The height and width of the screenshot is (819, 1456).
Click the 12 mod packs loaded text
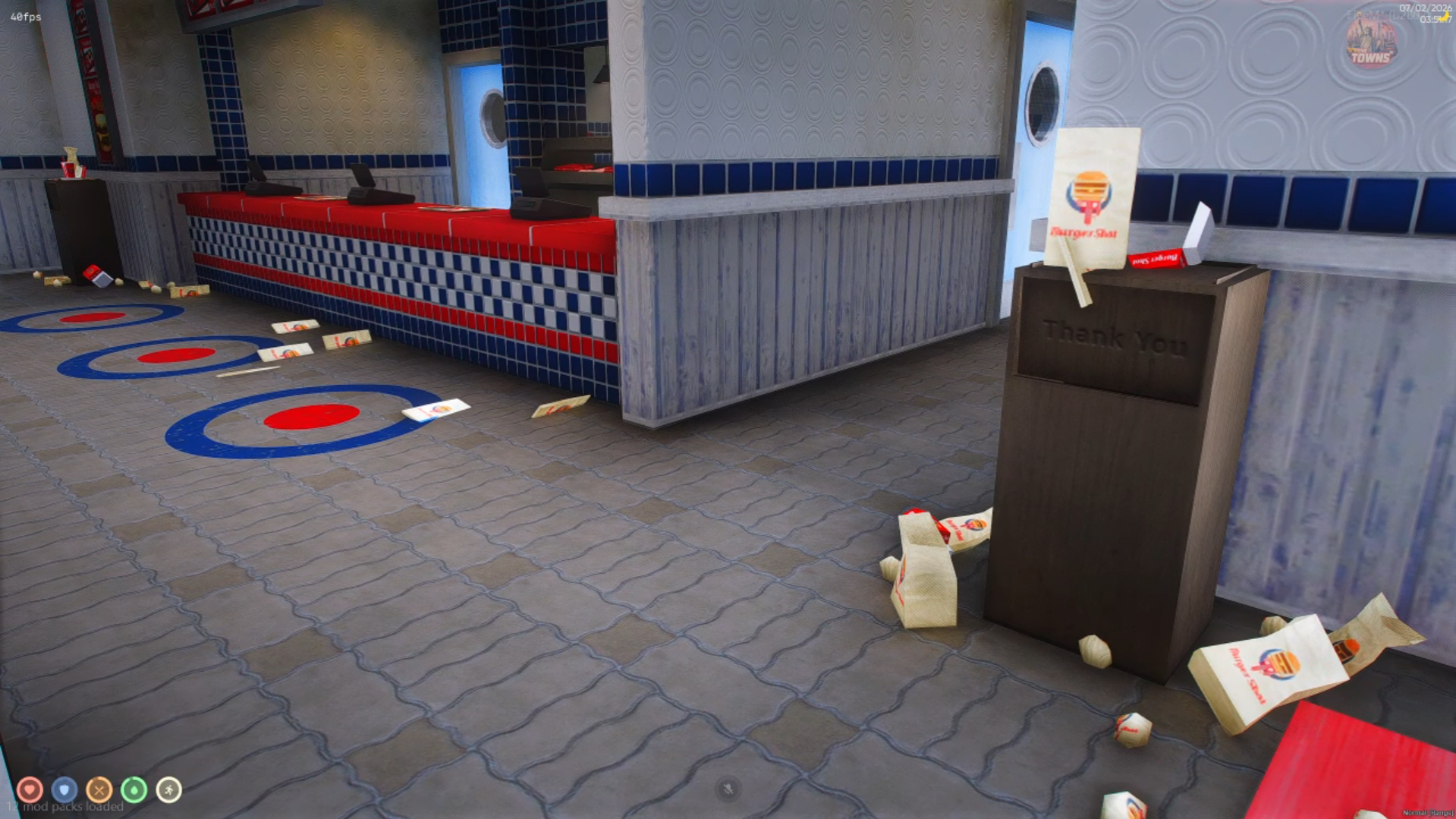point(64,806)
